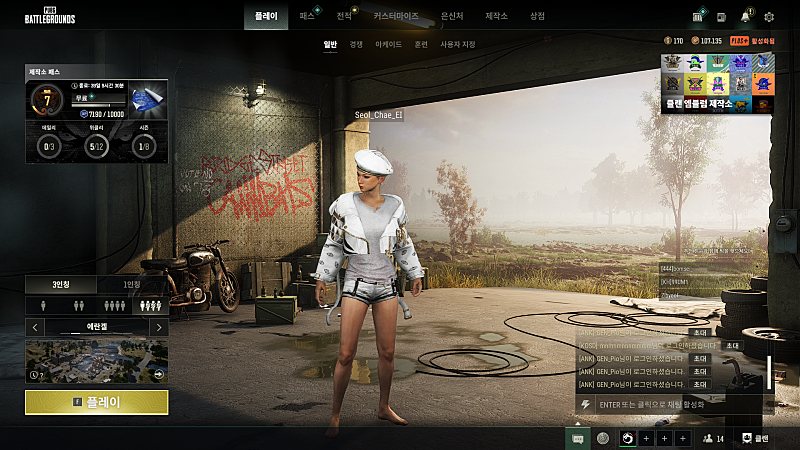
Task: Open the 상점 store tab
Action: [537, 17]
